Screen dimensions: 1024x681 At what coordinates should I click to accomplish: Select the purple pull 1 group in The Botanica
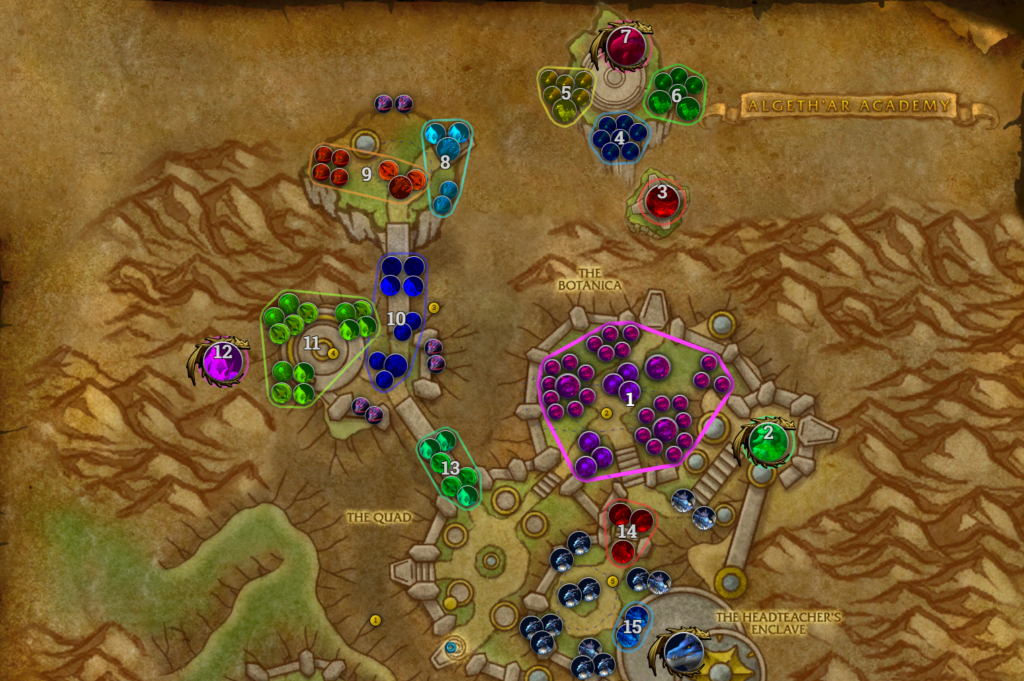click(x=629, y=398)
